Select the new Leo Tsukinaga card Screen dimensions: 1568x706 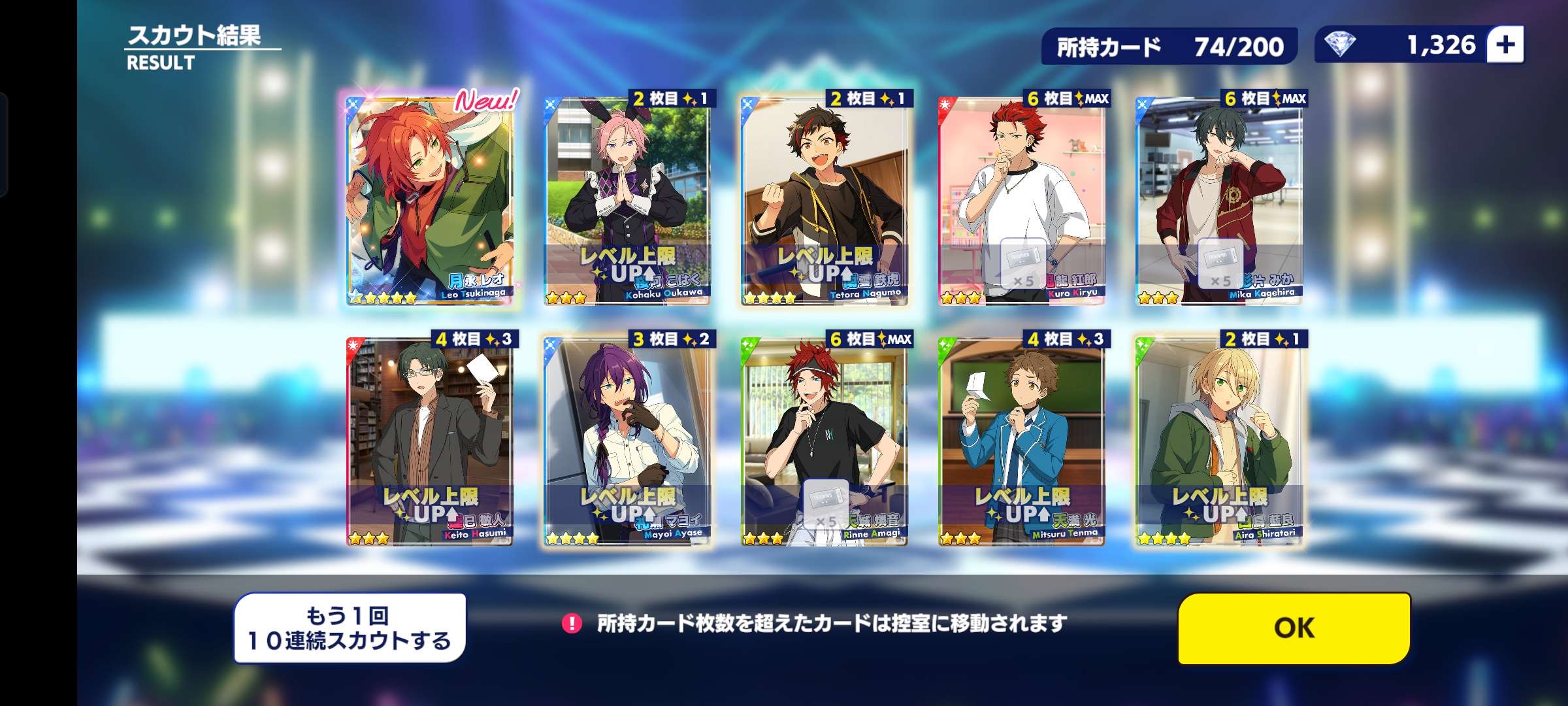coord(430,199)
